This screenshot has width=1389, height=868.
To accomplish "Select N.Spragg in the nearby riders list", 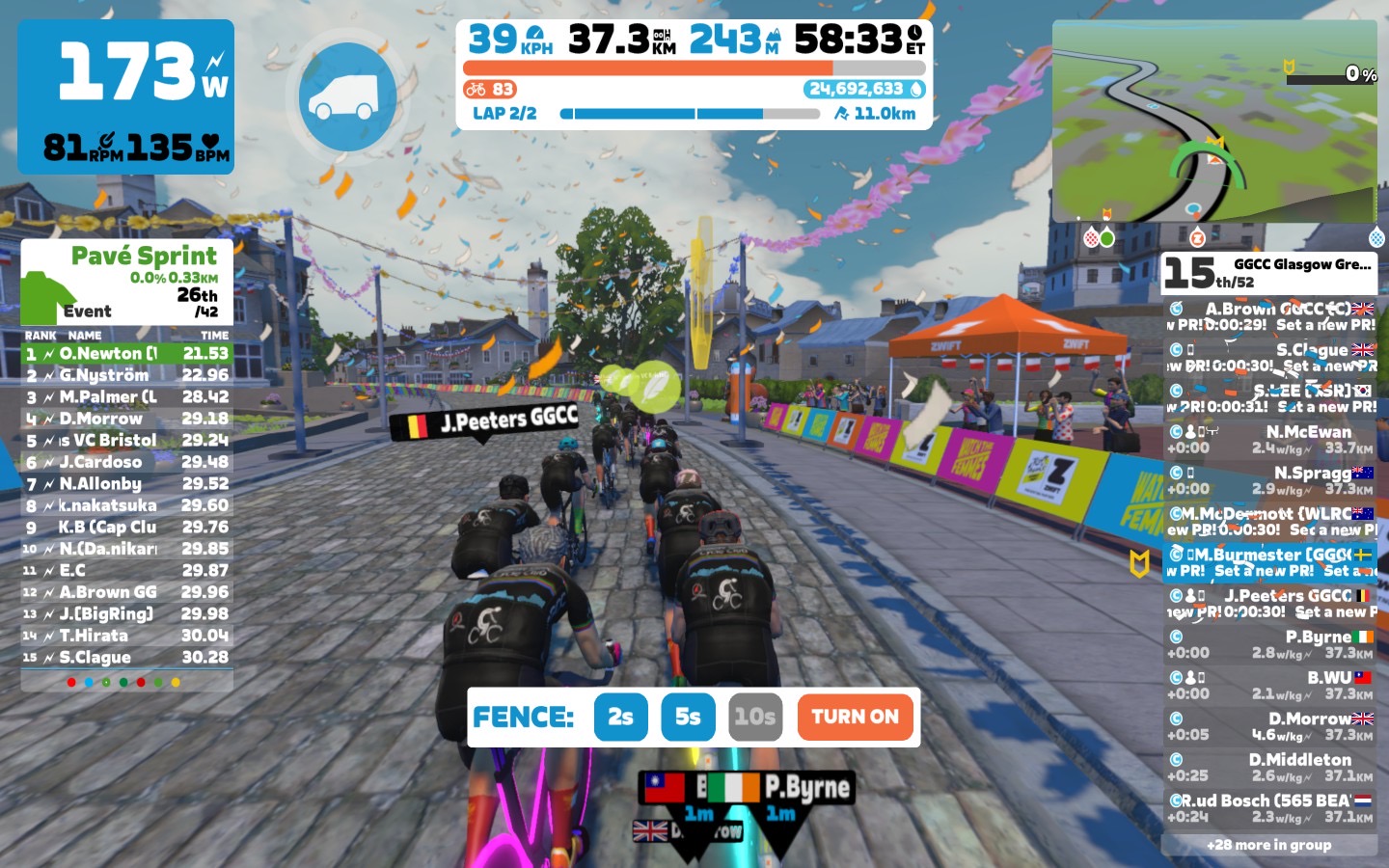I will point(1269,480).
